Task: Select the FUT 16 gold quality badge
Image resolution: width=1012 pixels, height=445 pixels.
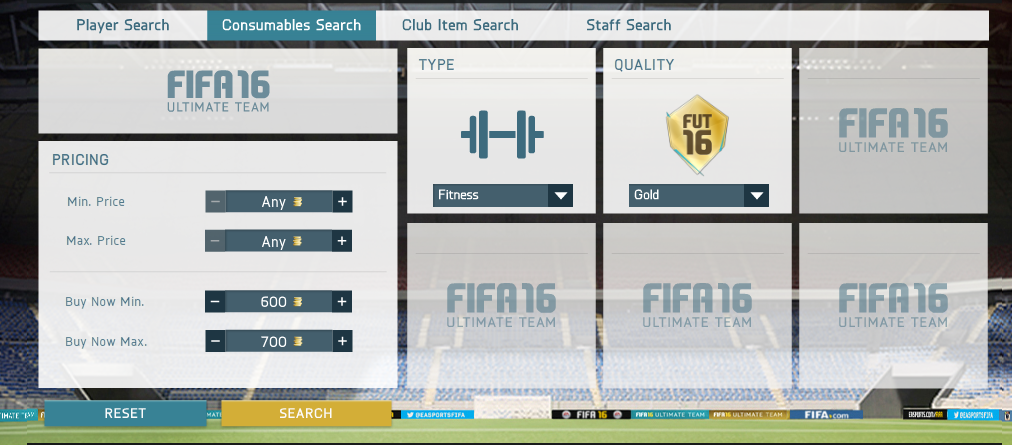Action: click(698, 130)
